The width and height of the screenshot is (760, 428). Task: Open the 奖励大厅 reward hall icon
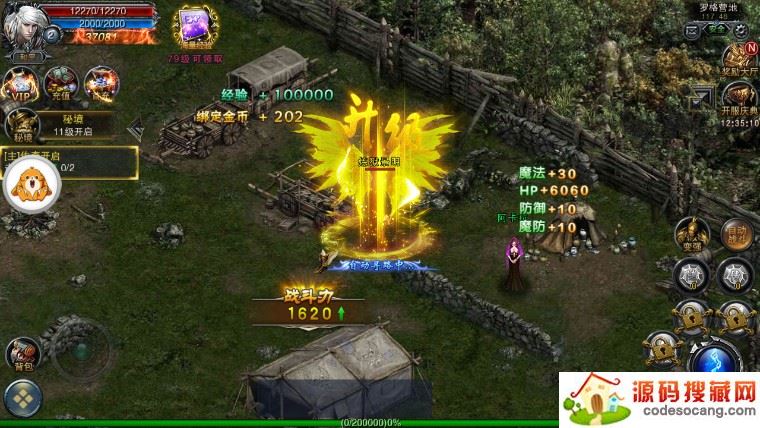coord(739,61)
